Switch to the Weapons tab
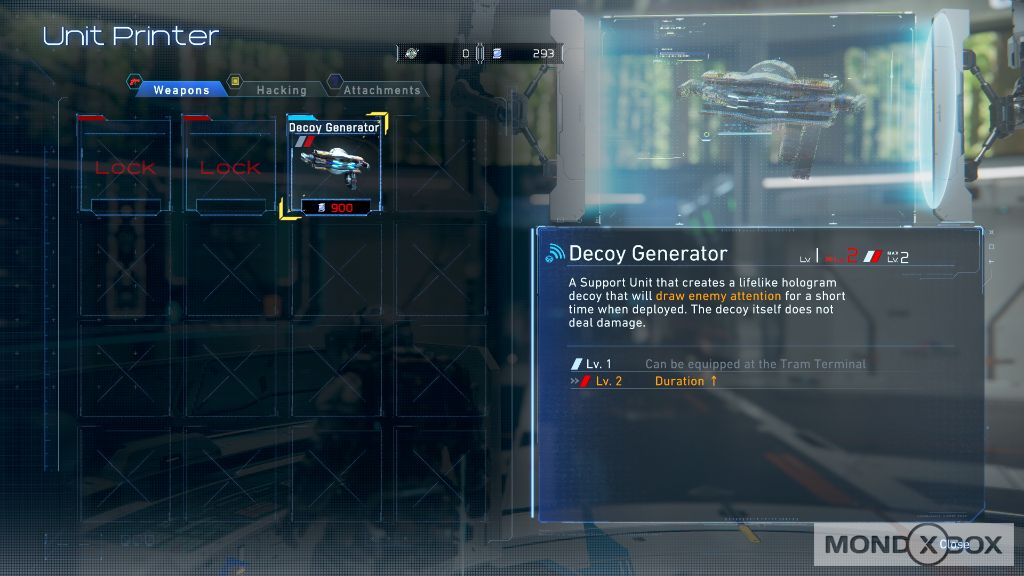Viewport: 1024px width, 576px height. coord(180,90)
